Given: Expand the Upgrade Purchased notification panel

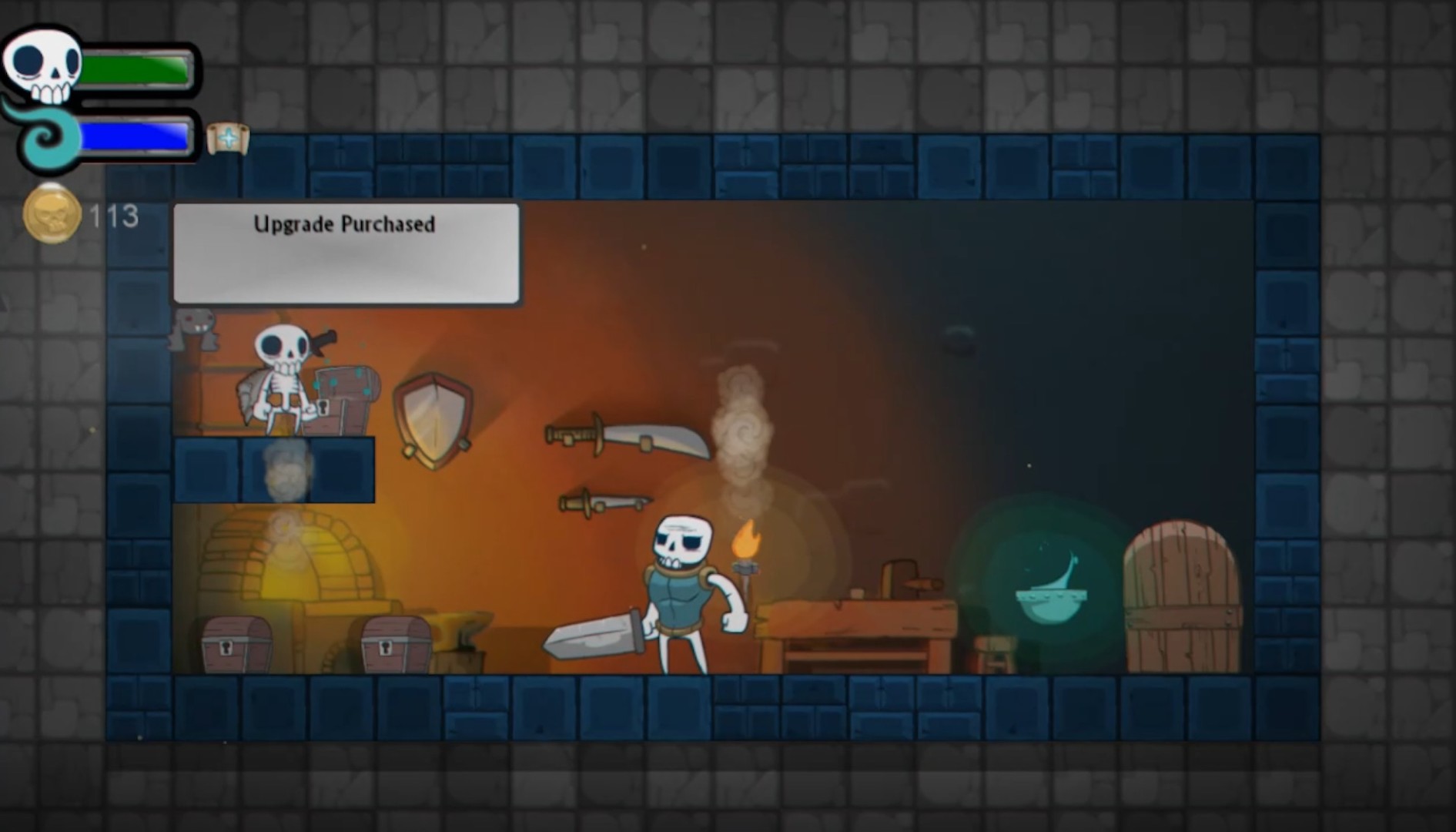Looking at the screenshot, I should point(346,254).
